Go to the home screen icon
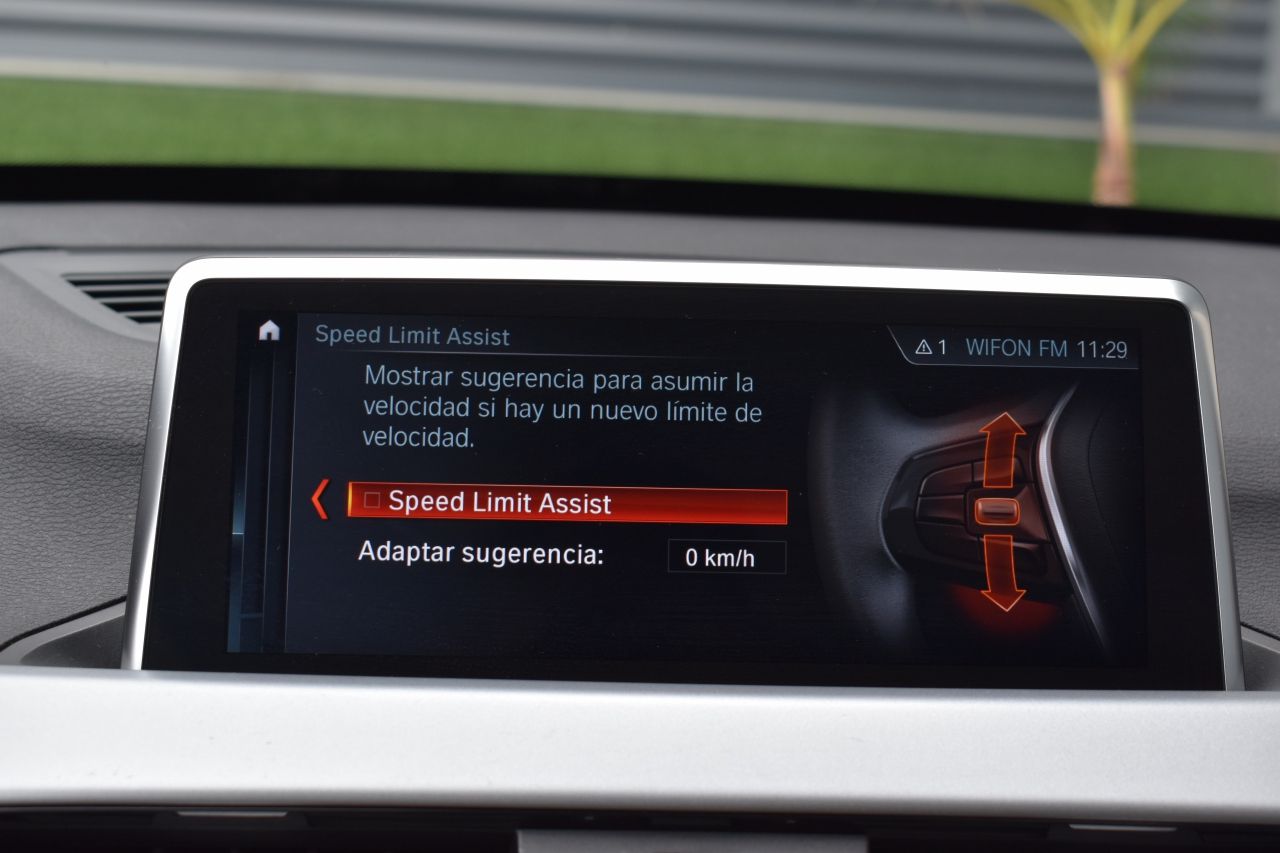This screenshot has height=853, width=1280. coord(269,331)
